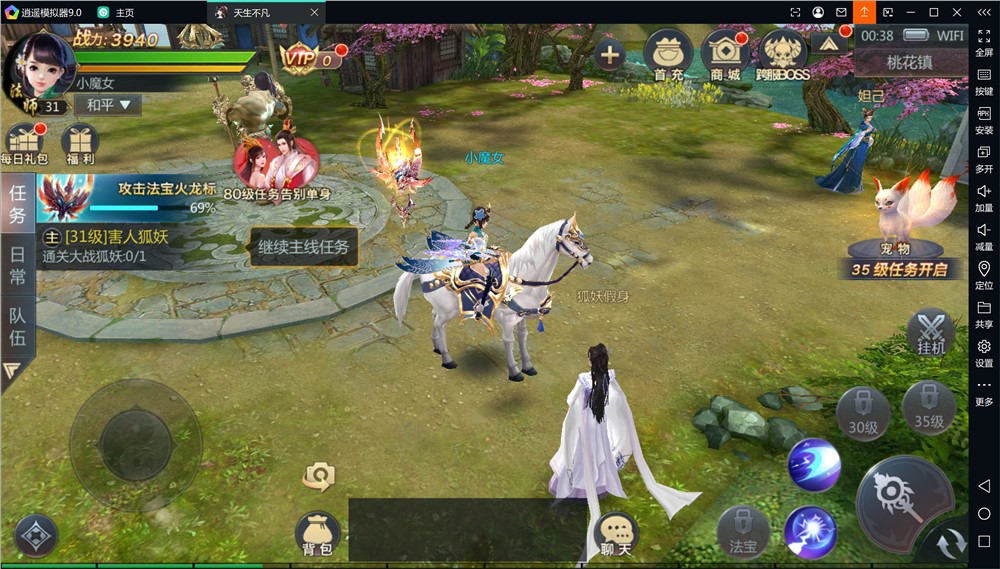Open the 跨服BOSS menu
The image size is (1000, 569).
click(x=783, y=54)
